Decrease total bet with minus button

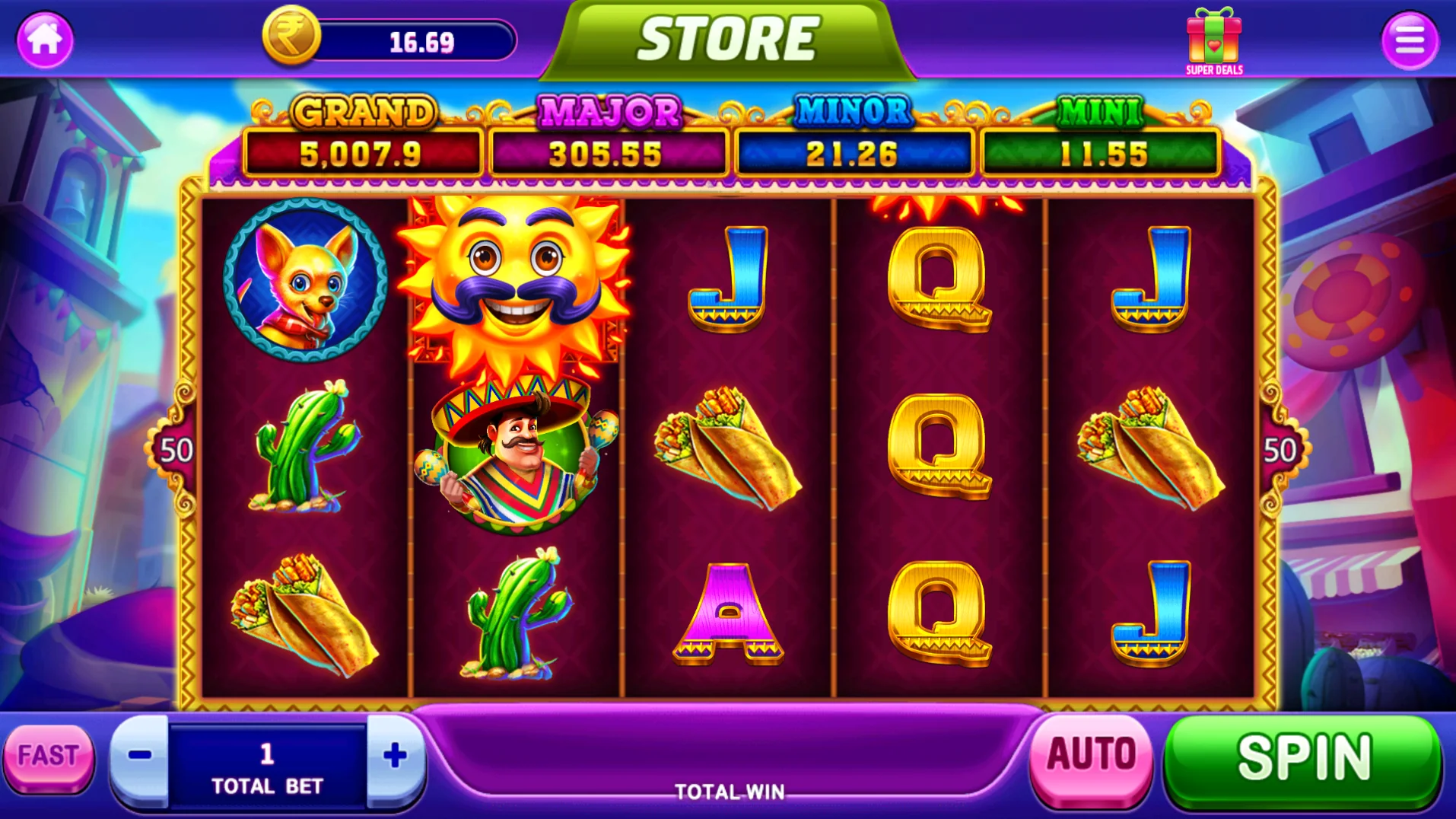pyautogui.click(x=140, y=756)
